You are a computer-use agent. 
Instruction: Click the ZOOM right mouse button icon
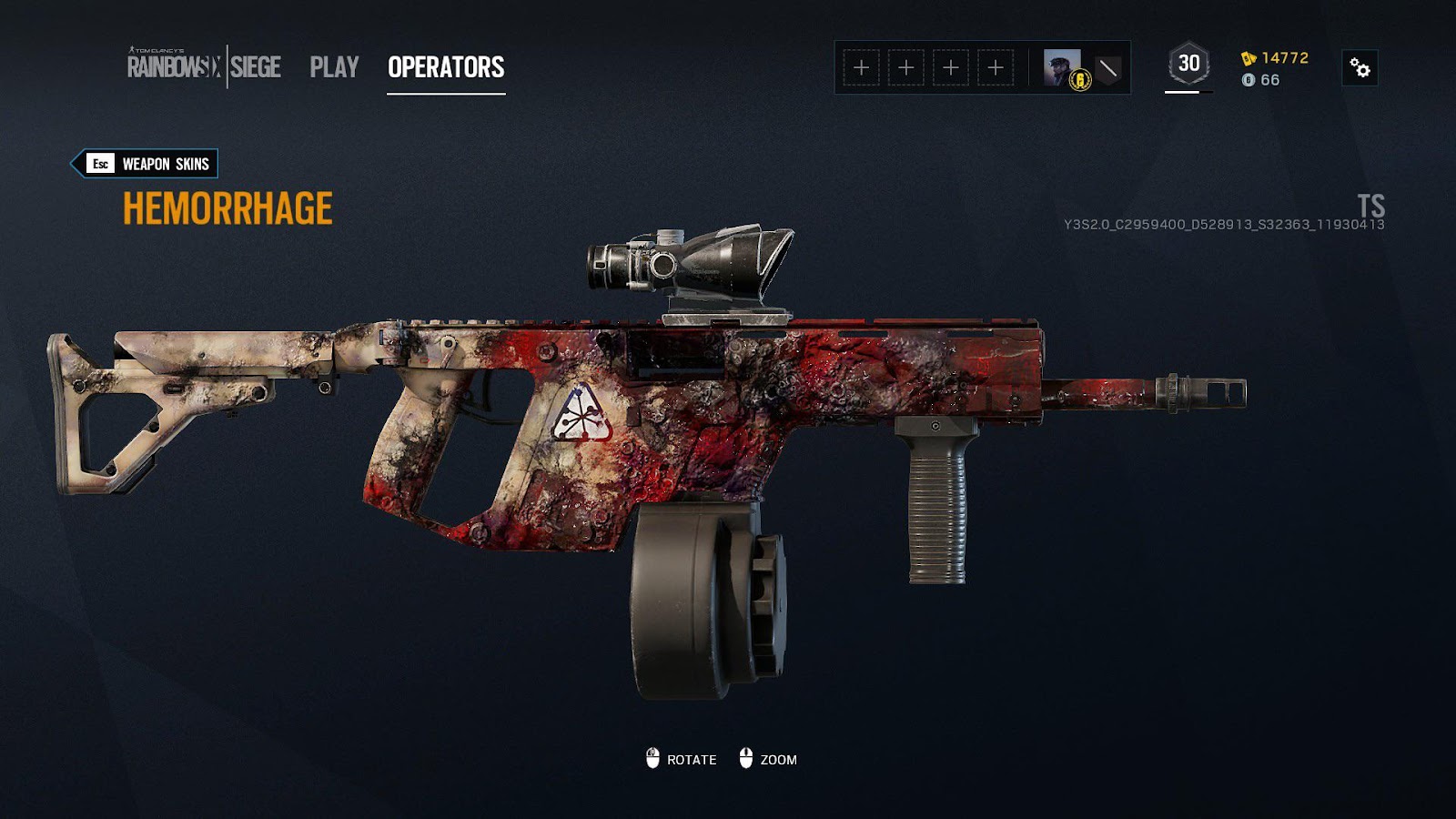(x=748, y=756)
